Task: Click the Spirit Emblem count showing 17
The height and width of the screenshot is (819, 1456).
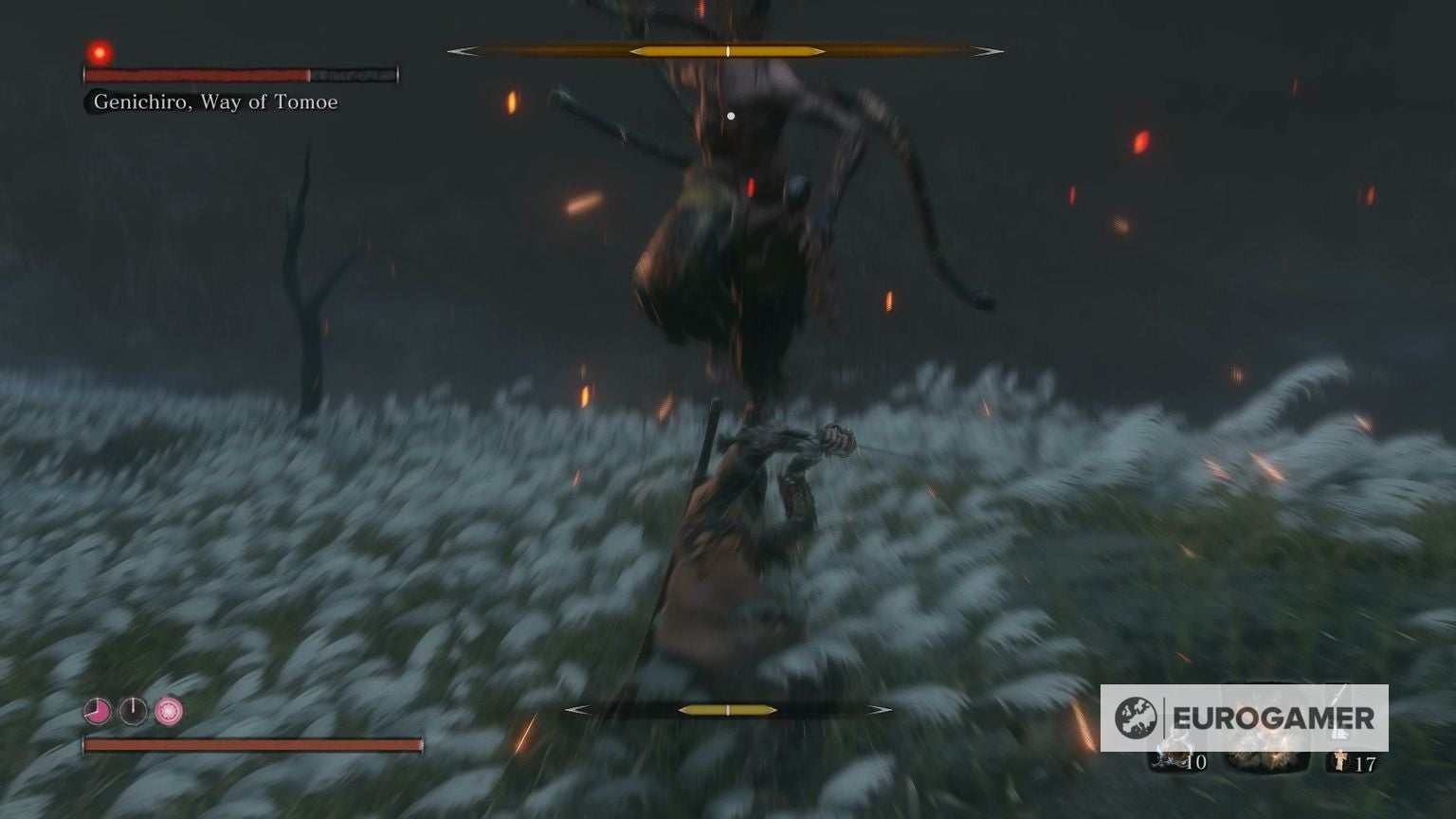Action: coord(1368,763)
